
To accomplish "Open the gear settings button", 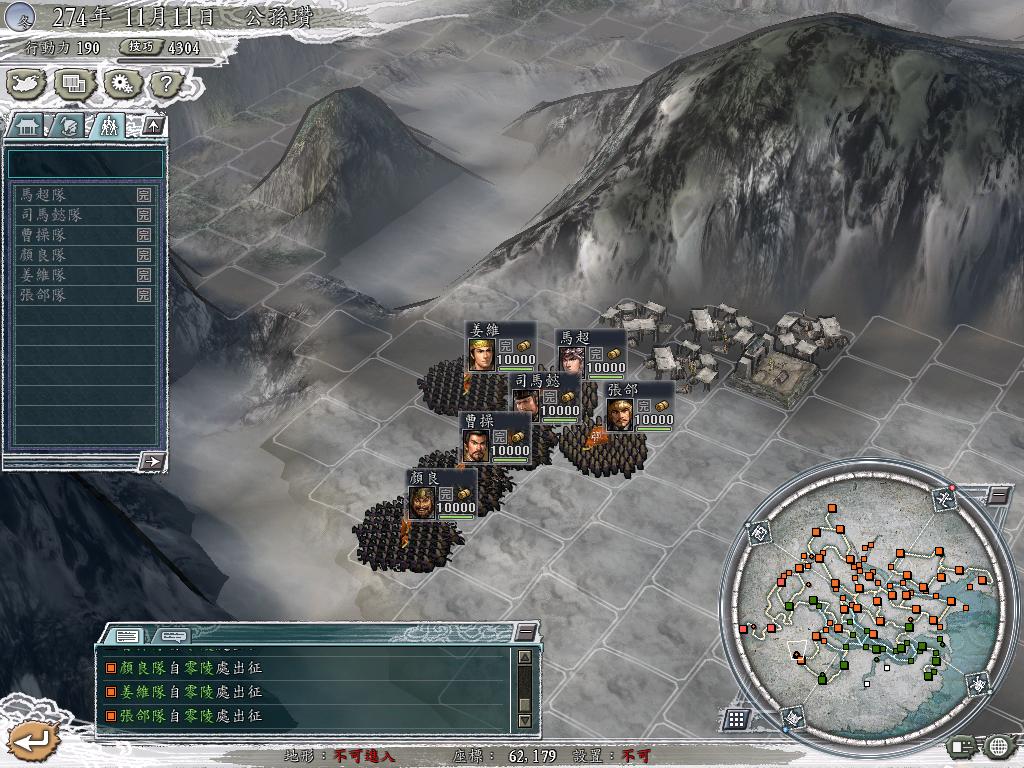I will 120,84.
